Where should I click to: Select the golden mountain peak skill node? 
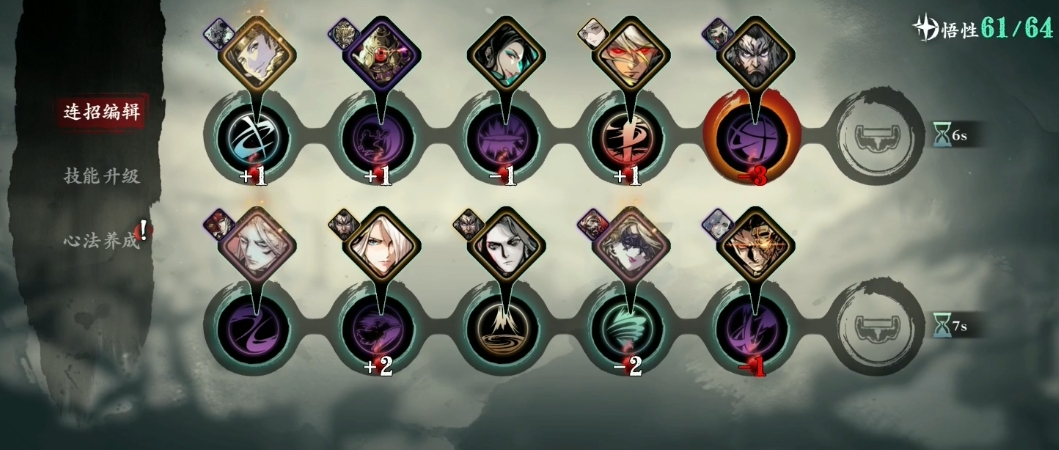click(505, 327)
